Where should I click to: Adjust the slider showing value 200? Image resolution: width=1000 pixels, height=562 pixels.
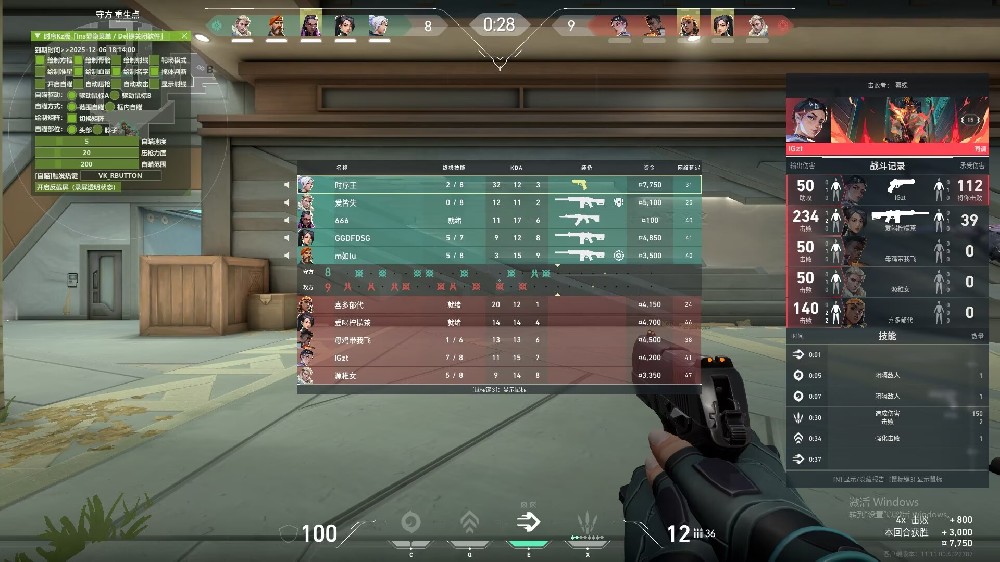(x=87, y=164)
